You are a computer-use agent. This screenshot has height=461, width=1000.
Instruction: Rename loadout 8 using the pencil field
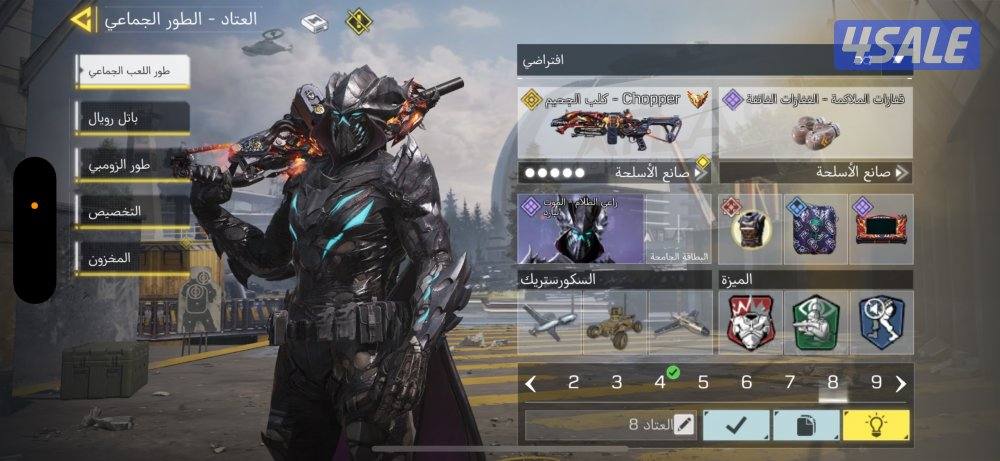611,425
